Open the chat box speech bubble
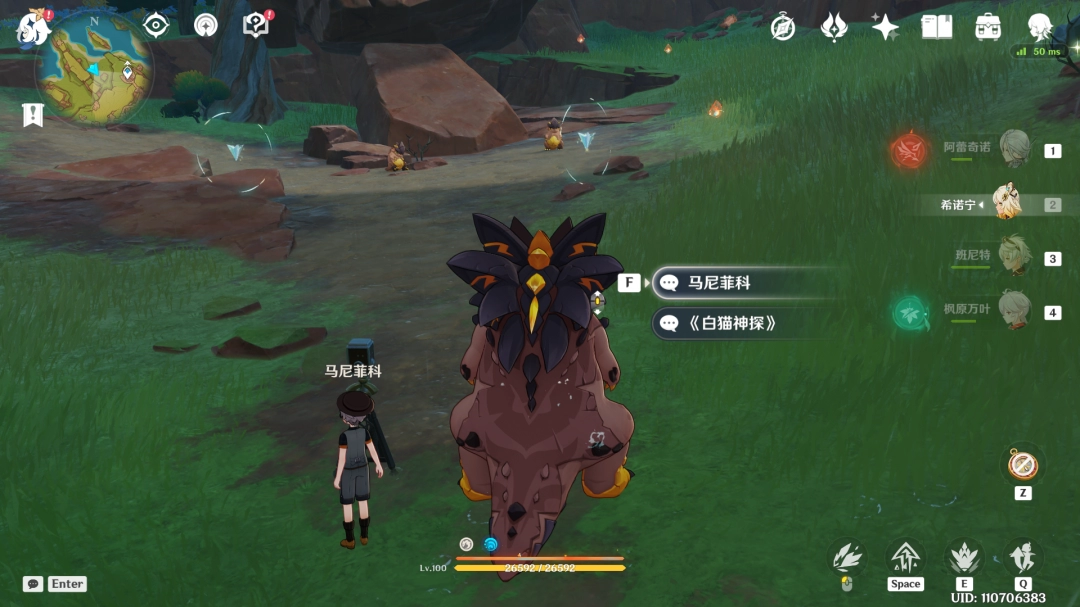 (33, 584)
